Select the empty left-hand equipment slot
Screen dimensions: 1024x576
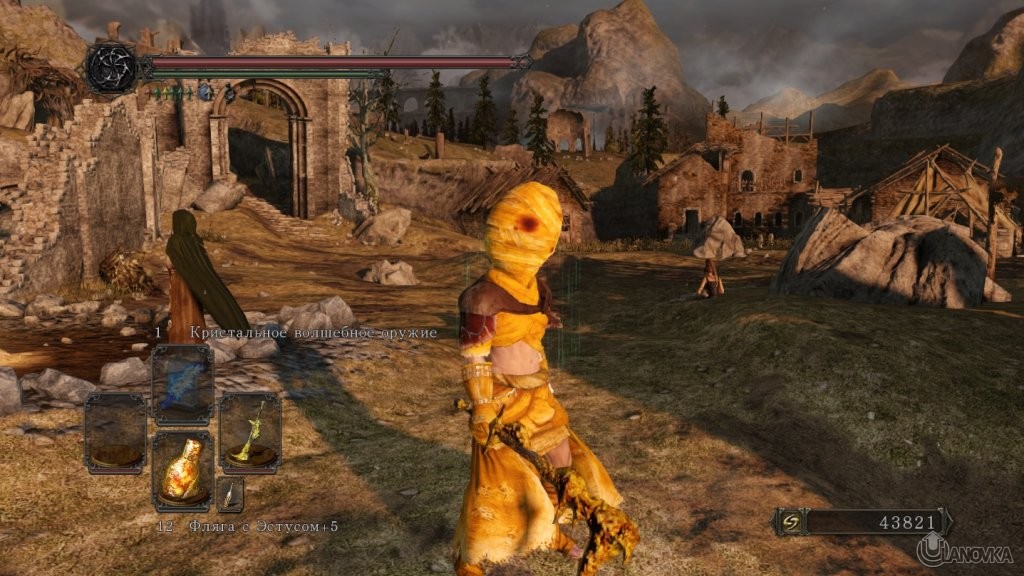coord(115,432)
